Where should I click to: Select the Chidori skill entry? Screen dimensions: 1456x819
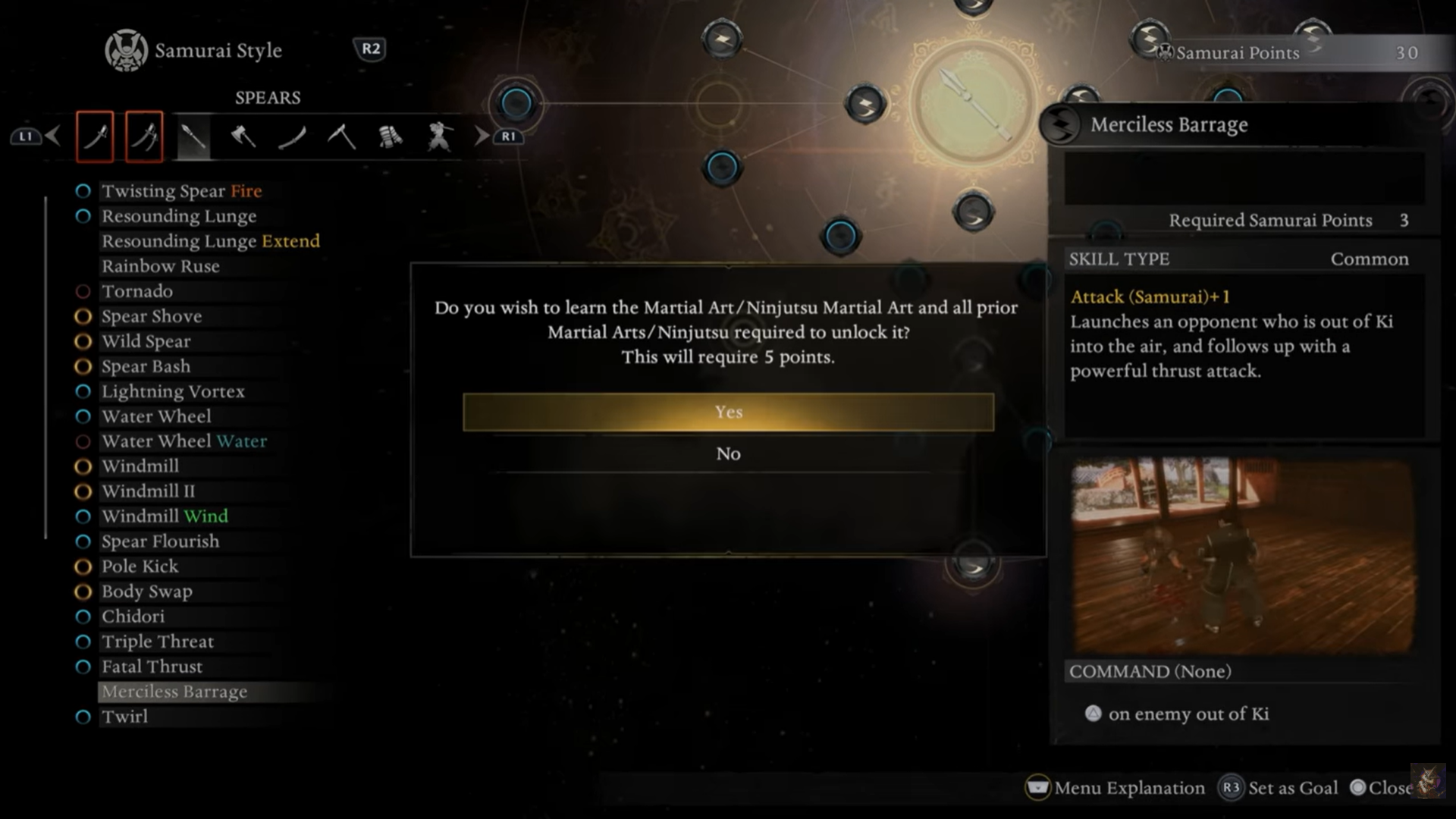133,617
